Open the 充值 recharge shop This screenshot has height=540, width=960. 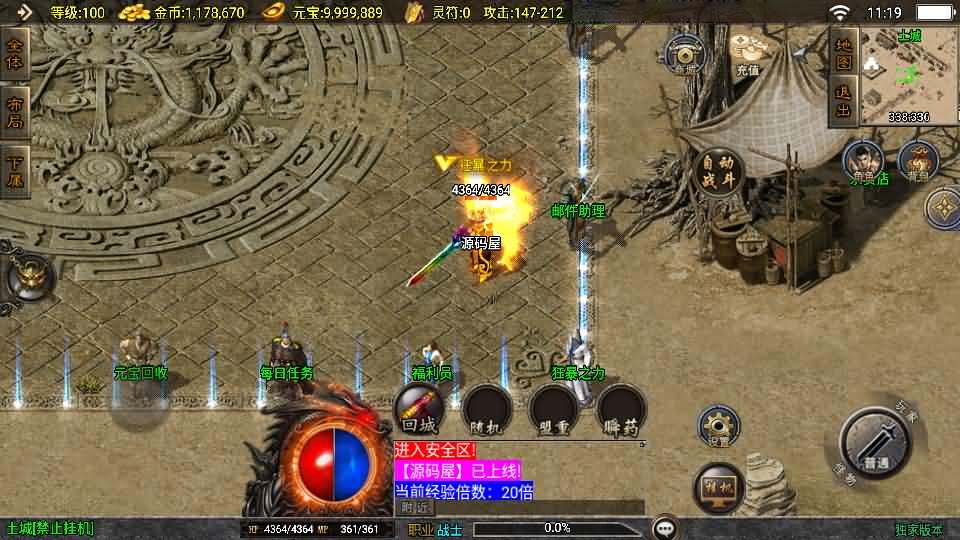coord(747,54)
